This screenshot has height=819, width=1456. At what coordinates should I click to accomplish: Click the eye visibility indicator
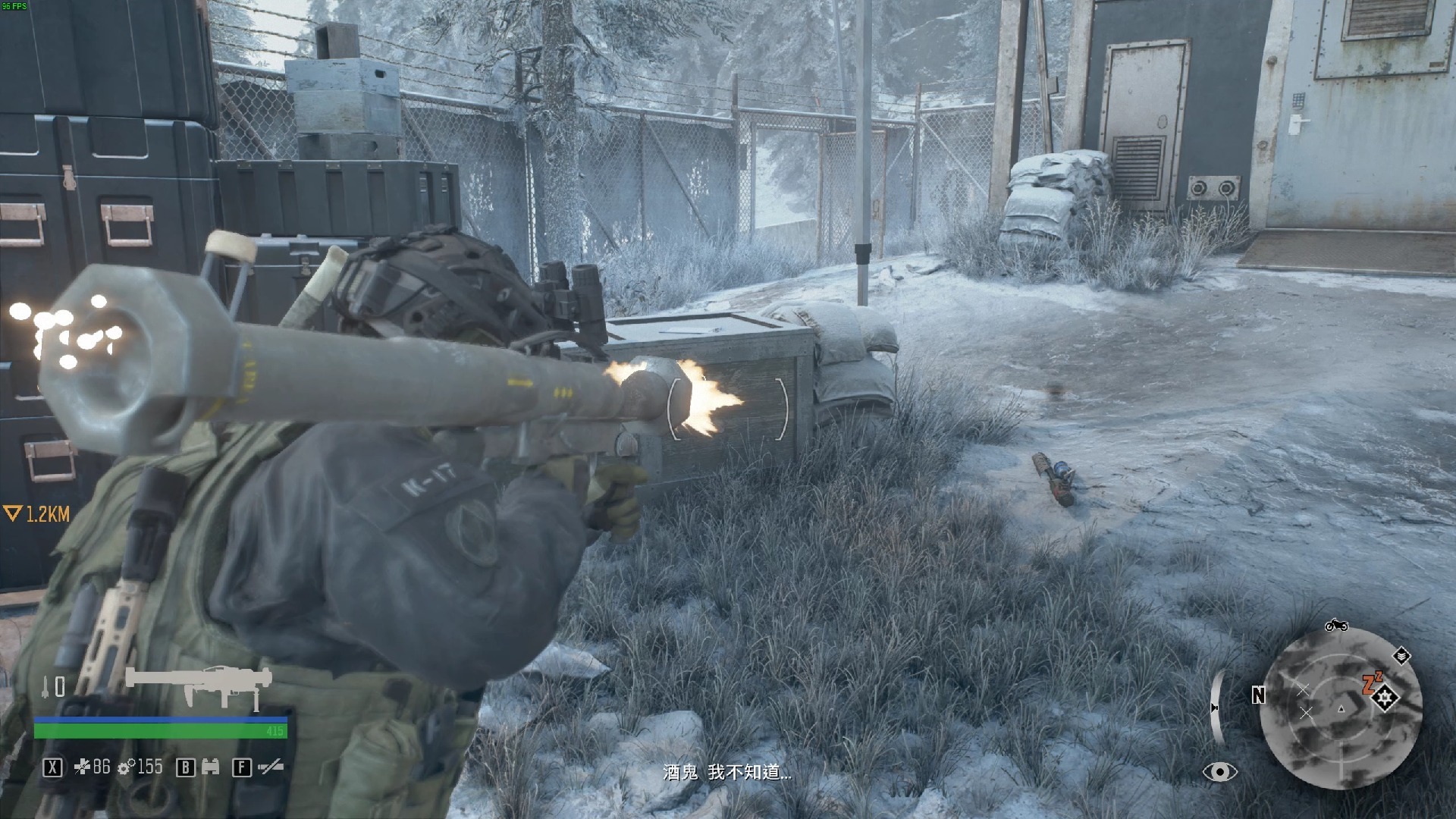click(x=1219, y=772)
